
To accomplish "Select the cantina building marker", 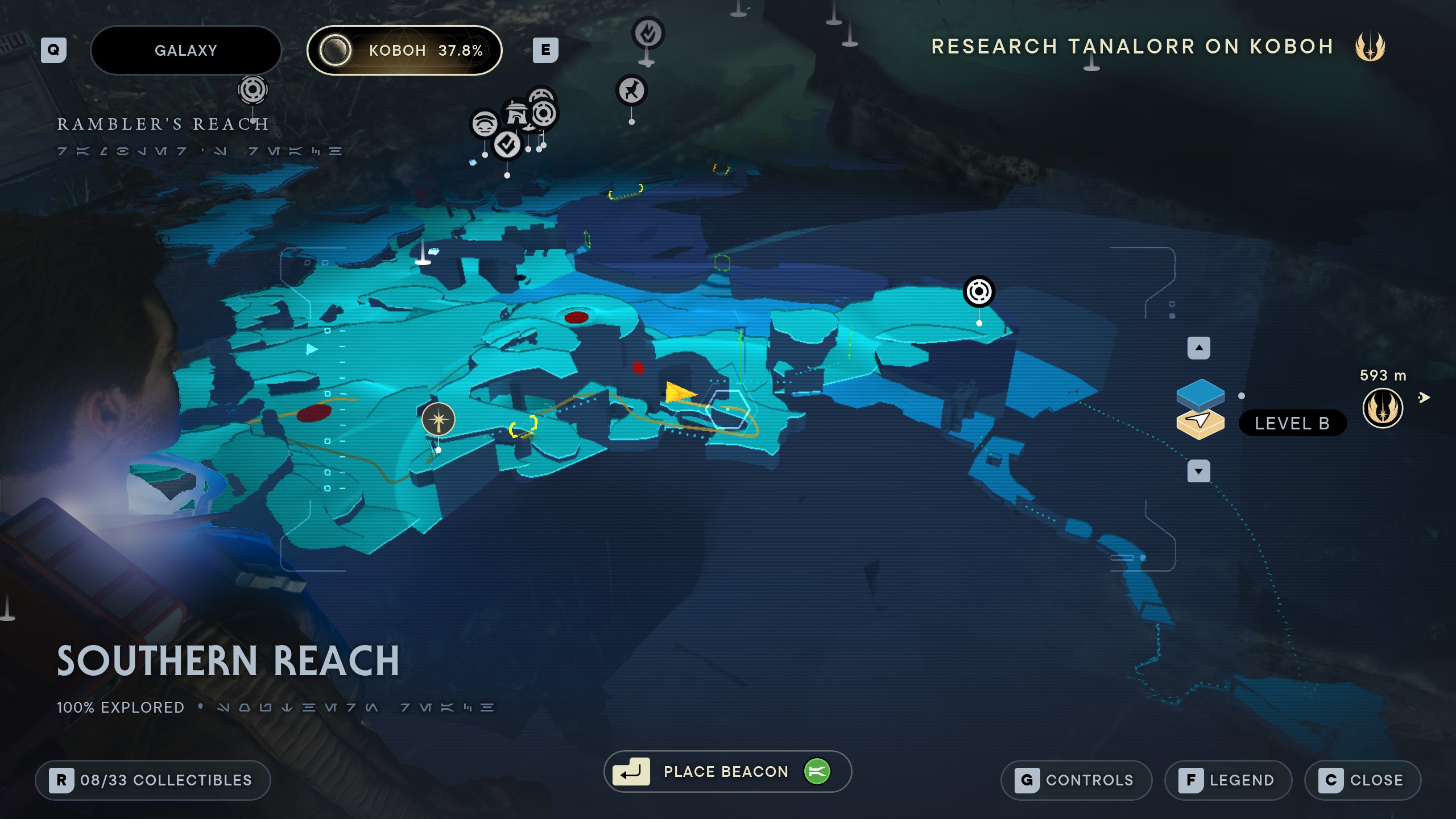I will (516, 114).
